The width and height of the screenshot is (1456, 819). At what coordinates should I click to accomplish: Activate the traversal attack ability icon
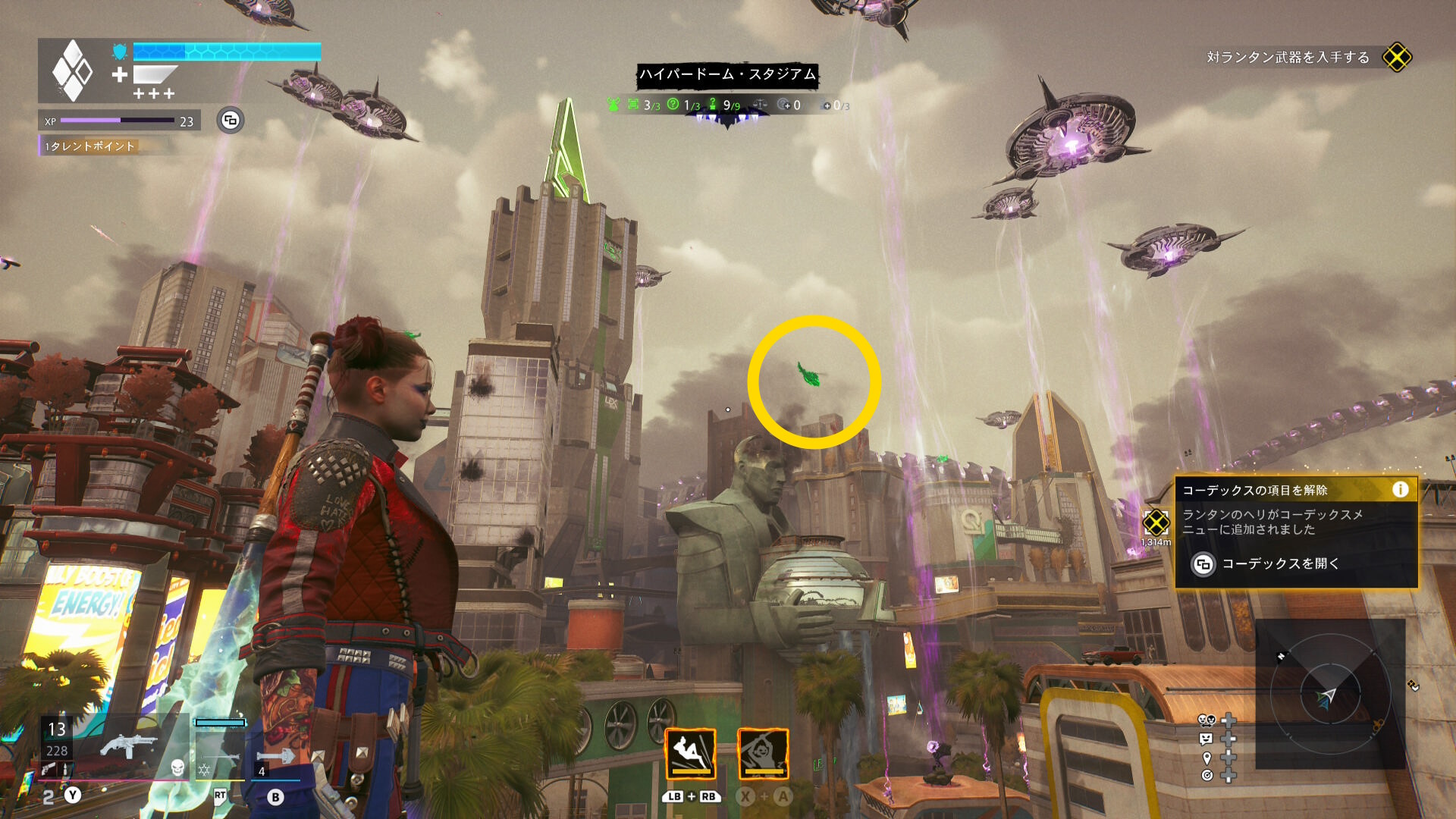pyautogui.click(x=690, y=754)
